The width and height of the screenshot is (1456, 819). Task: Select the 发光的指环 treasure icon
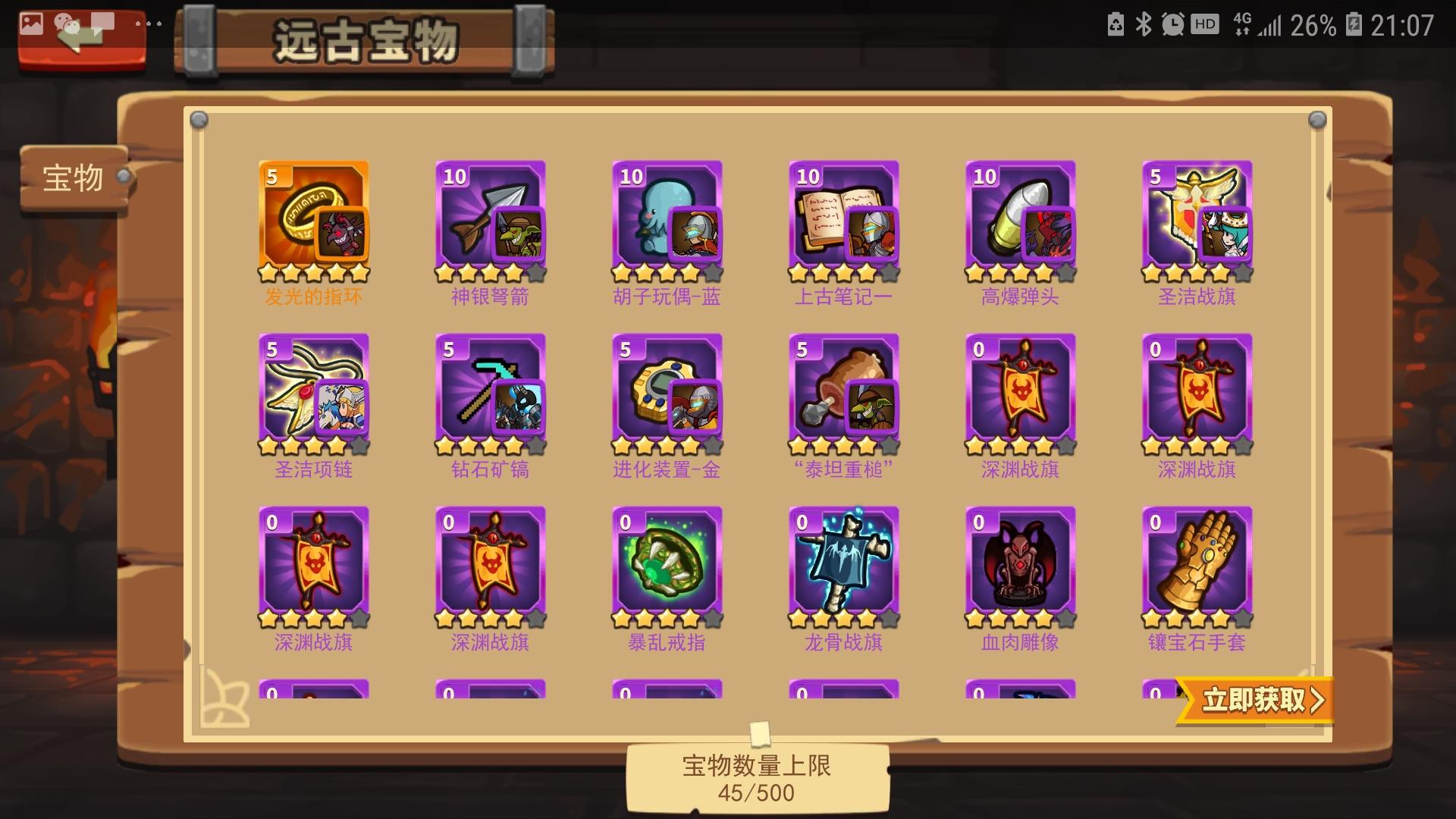coord(313,216)
